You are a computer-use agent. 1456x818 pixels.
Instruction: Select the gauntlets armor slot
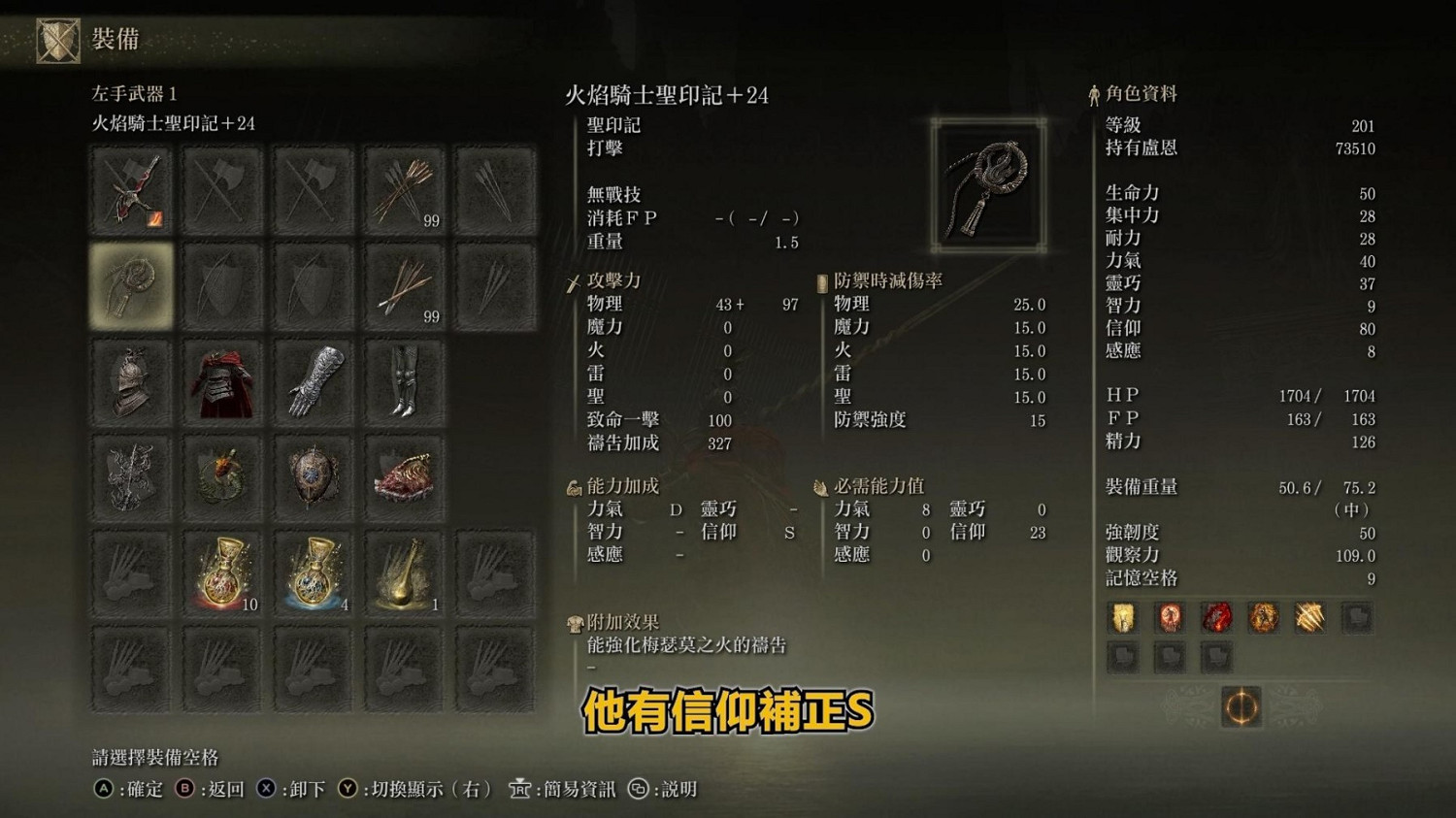coord(313,380)
